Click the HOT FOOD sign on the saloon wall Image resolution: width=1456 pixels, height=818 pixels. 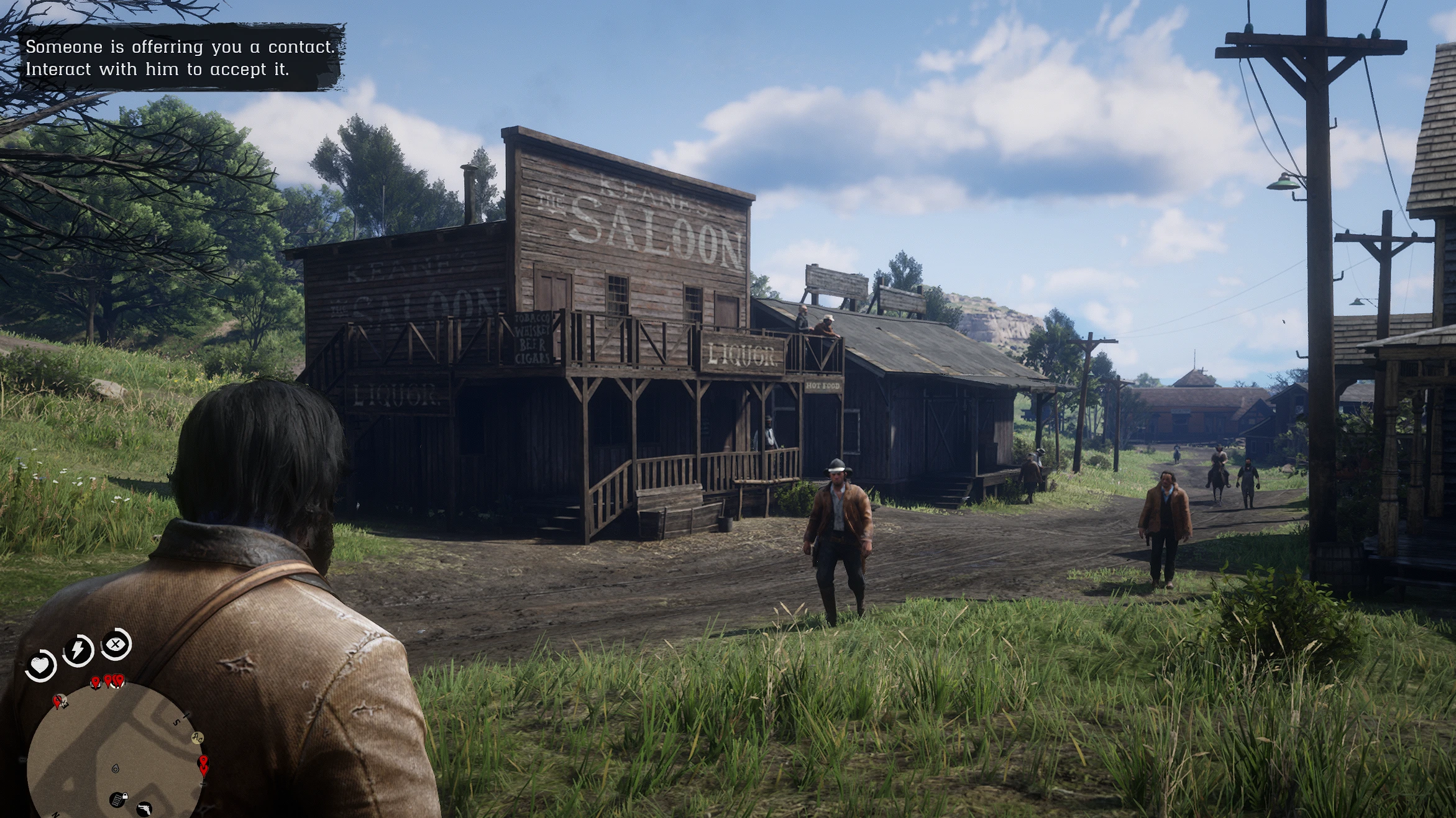825,386
